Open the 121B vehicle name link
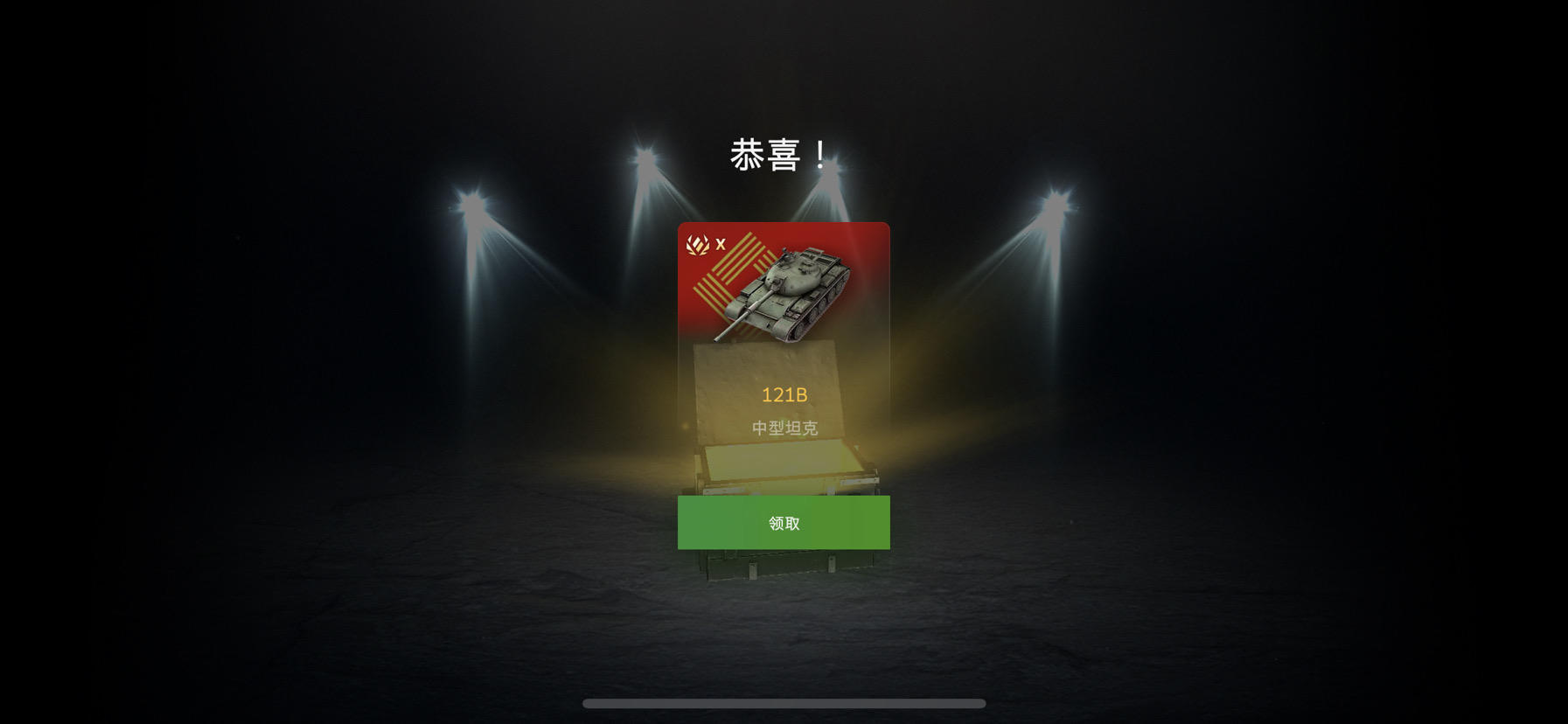Viewport: 1568px width, 724px height. point(784,394)
